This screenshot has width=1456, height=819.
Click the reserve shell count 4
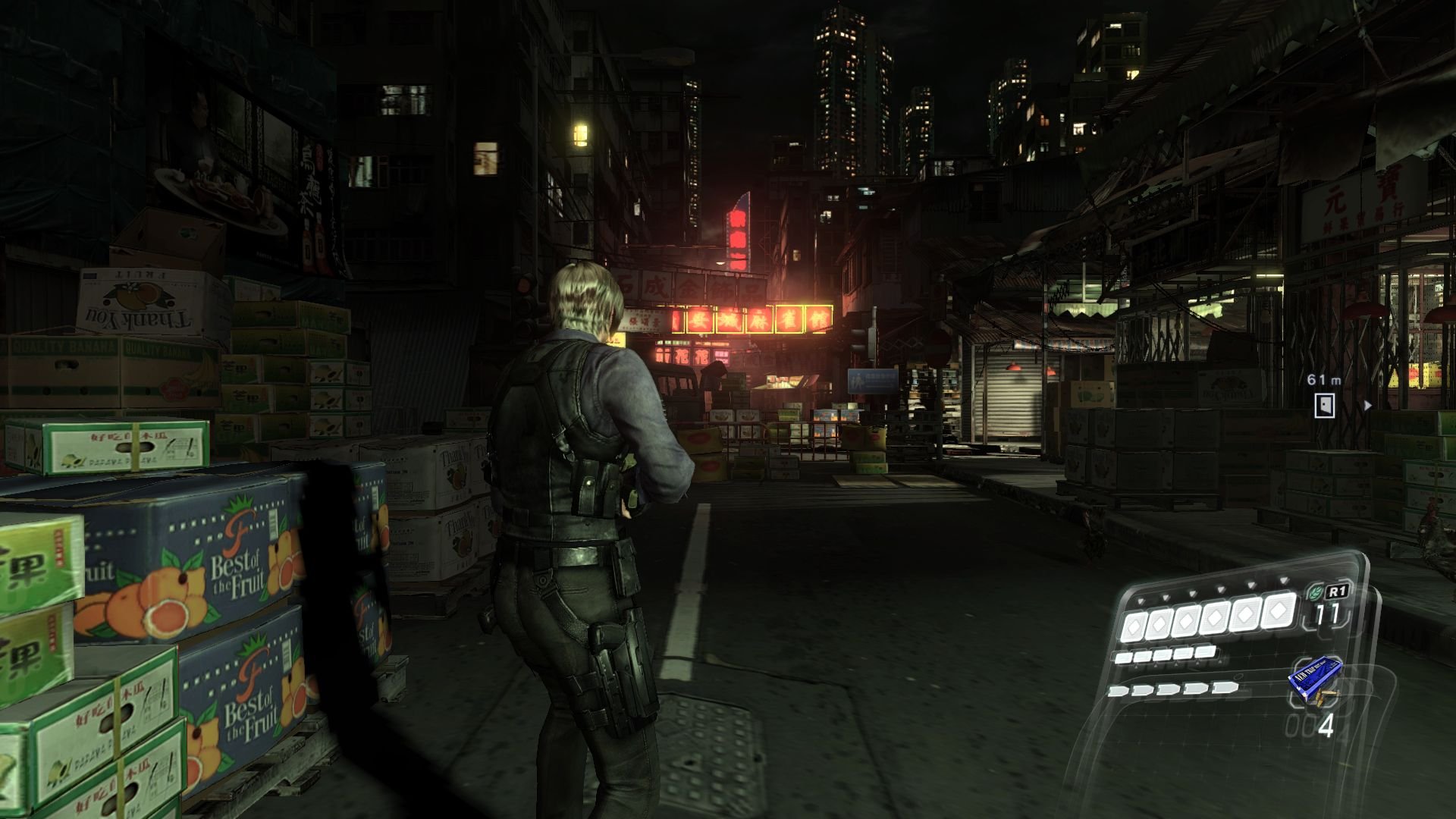1326,725
